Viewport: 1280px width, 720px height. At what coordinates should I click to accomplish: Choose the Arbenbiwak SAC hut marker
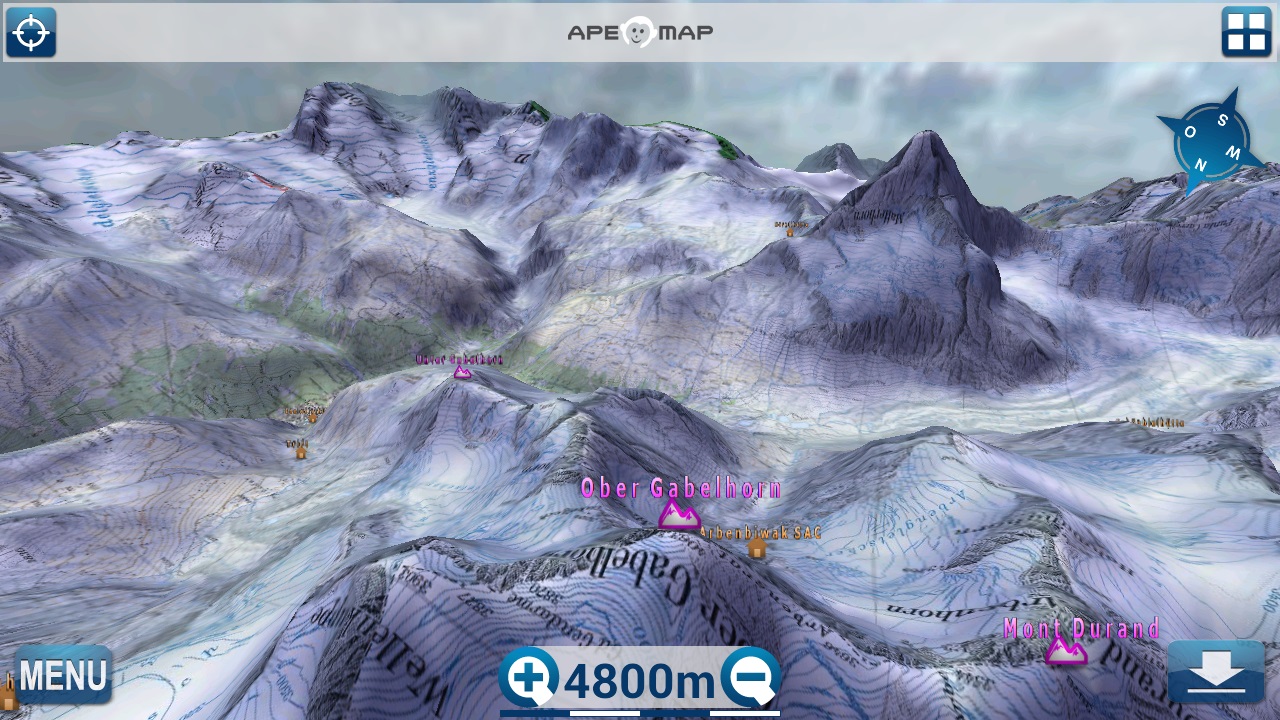(x=757, y=548)
